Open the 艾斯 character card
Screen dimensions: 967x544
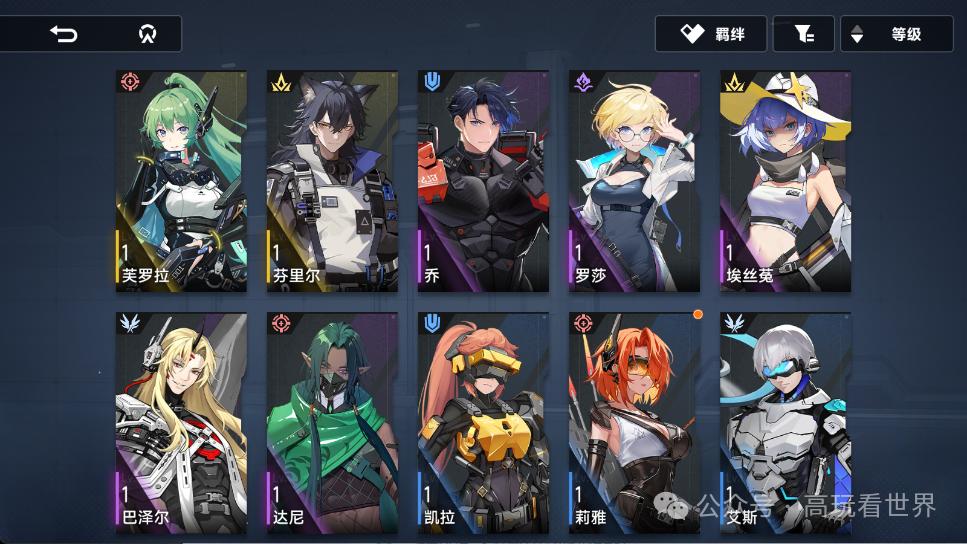click(785, 420)
